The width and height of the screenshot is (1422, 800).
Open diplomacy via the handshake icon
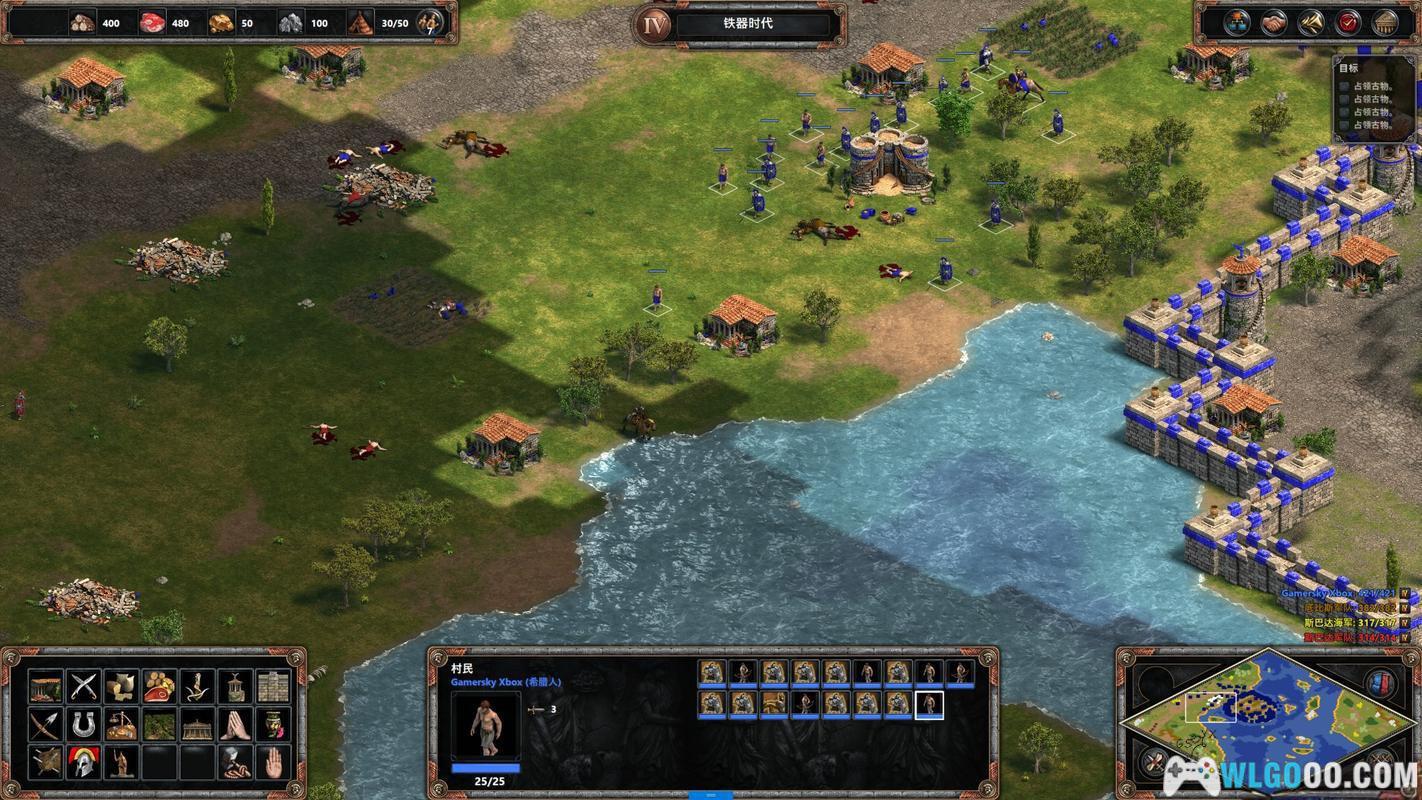(1273, 22)
